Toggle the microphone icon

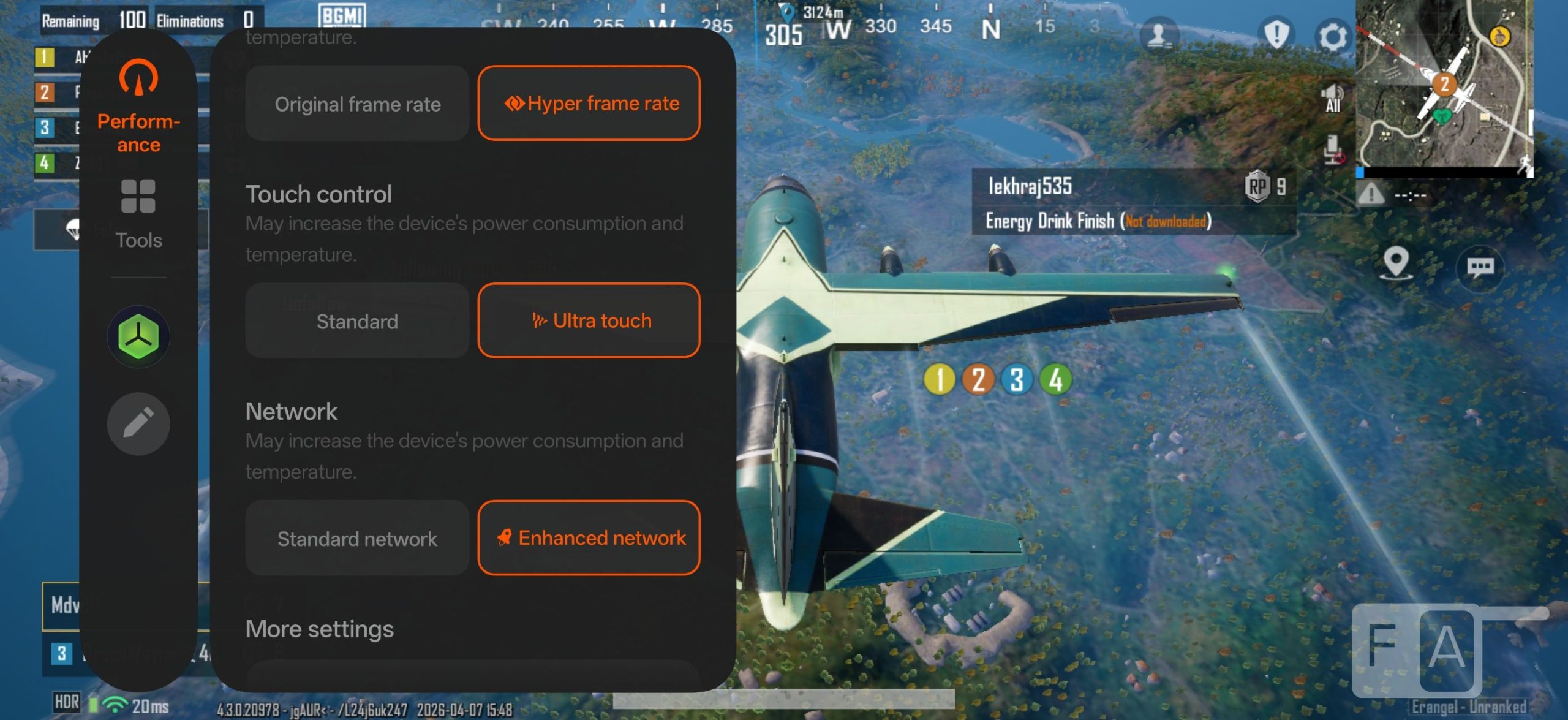pos(1332,150)
